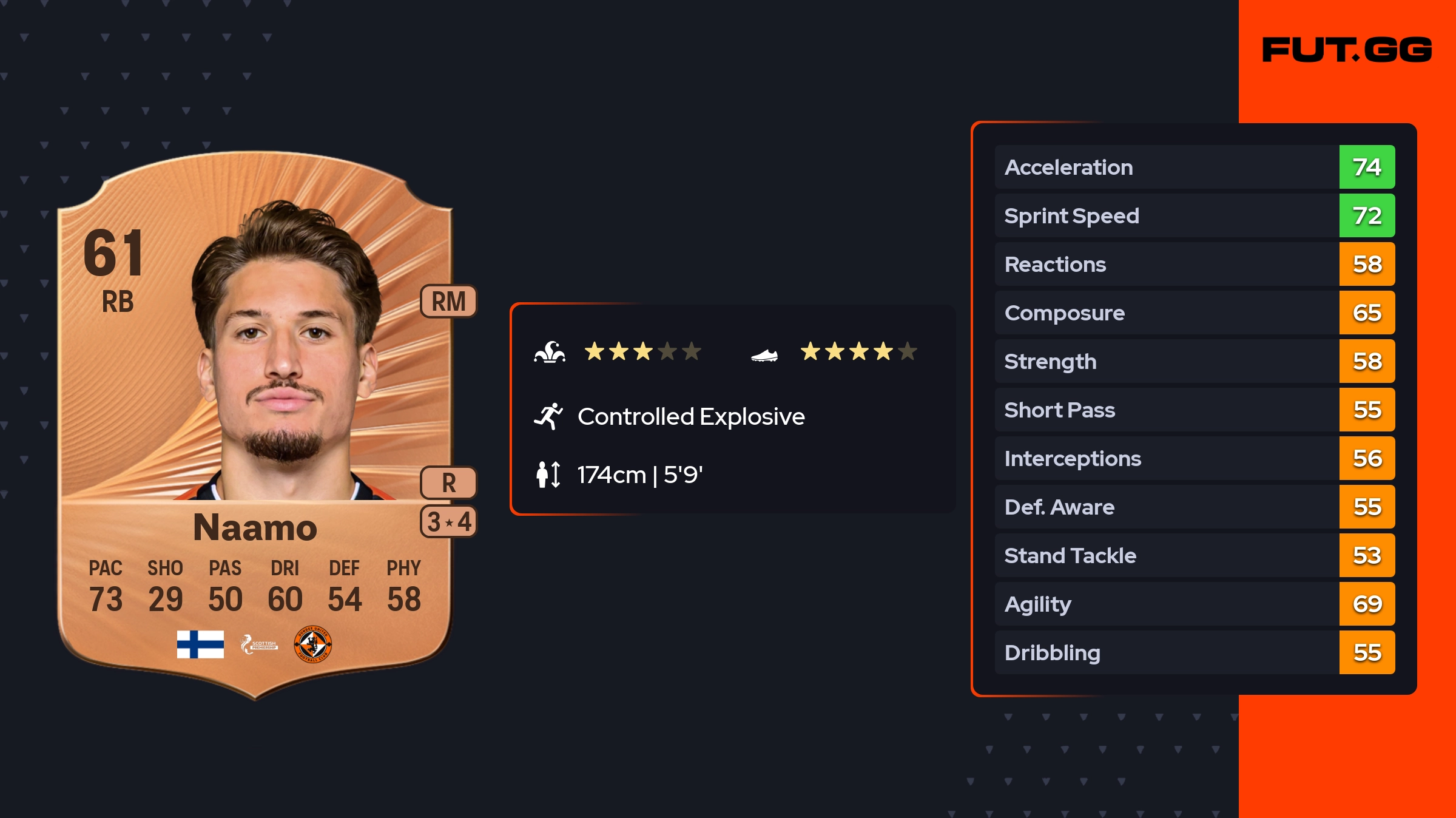The width and height of the screenshot is (1456, 818).
Task: Open the FUT.GG logo link
Action: [1347, 50]
